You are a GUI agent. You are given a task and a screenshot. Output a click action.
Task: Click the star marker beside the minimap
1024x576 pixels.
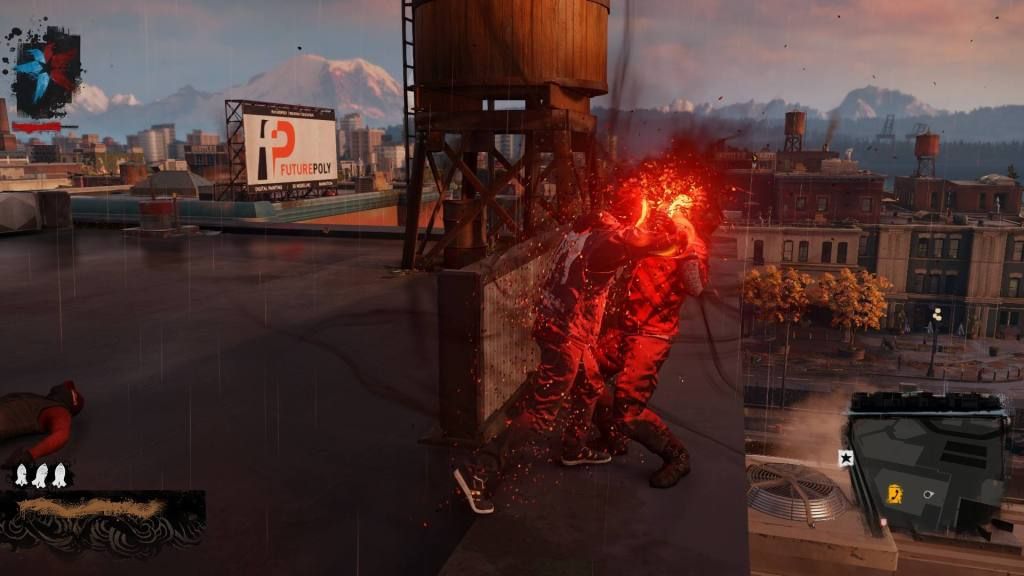[x=845, y=458]
